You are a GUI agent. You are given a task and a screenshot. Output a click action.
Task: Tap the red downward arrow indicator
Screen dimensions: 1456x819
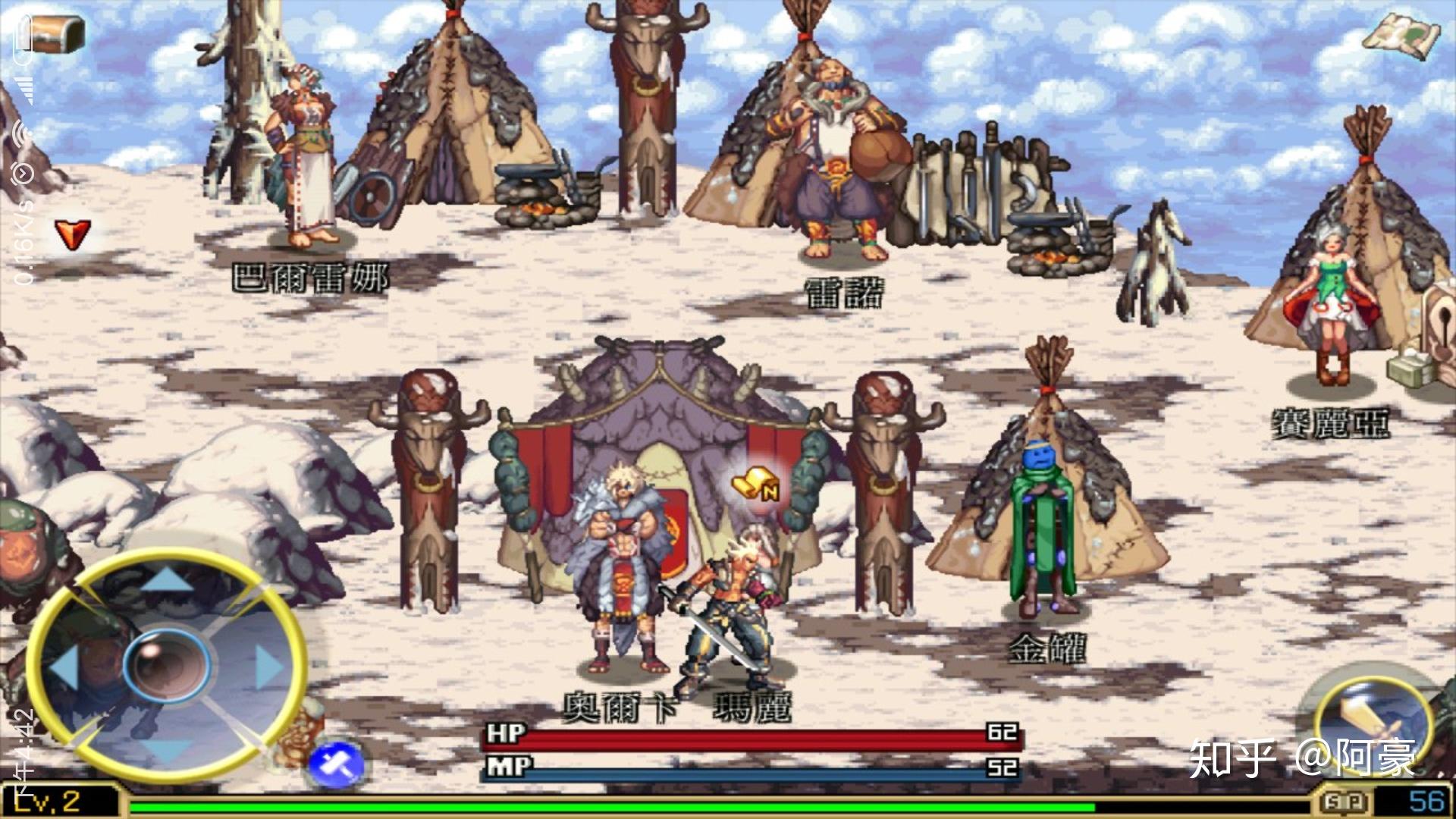tap(73, 234)
